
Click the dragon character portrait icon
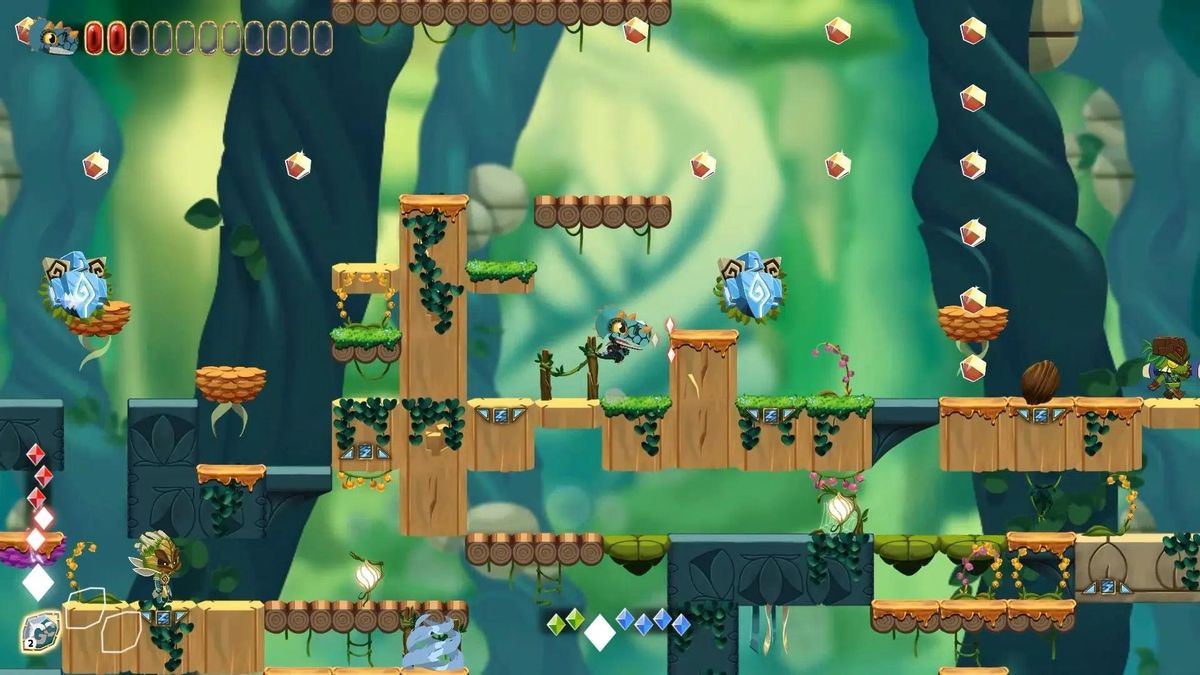(52, 36)
